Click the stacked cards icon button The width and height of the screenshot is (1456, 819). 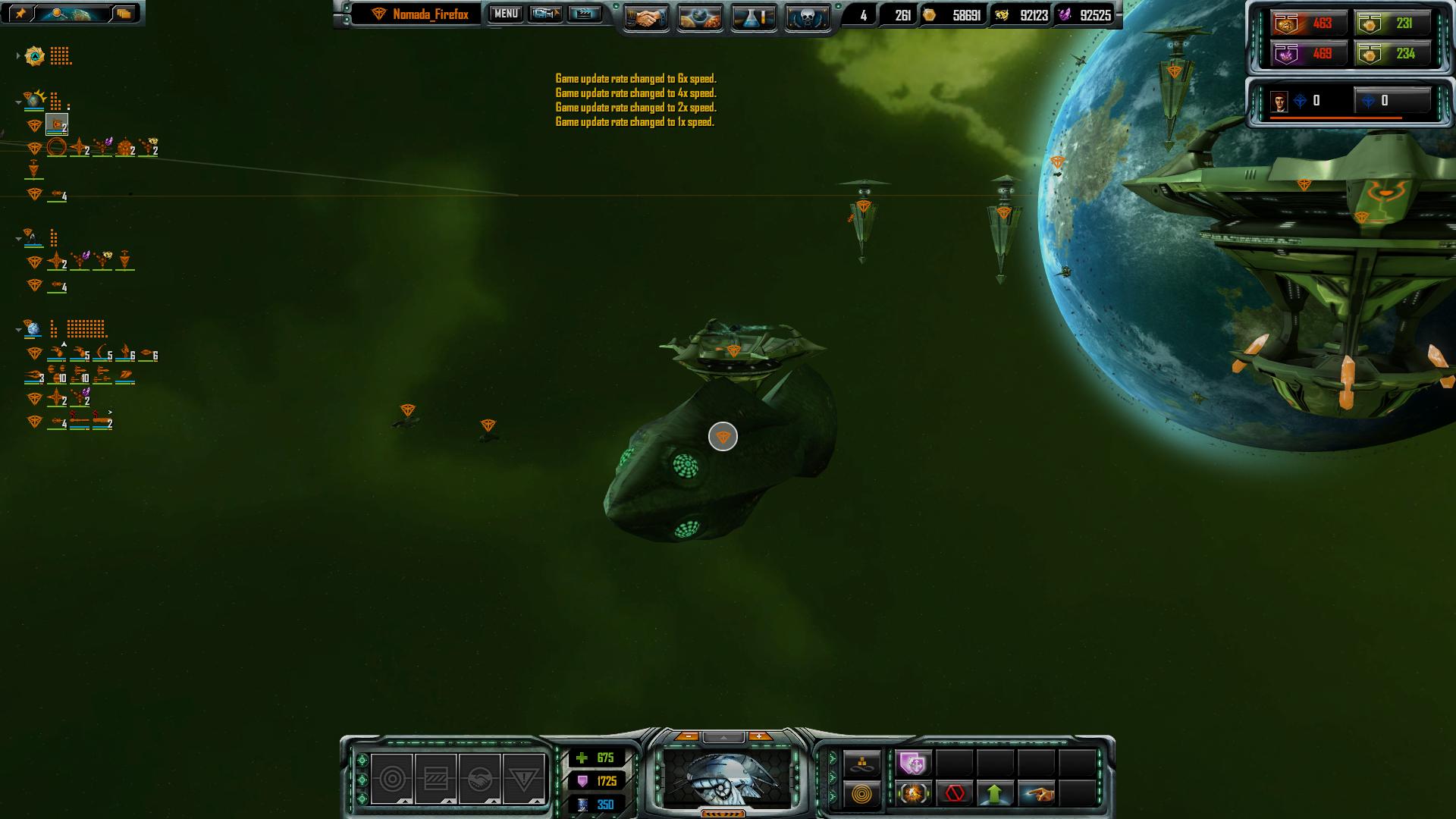pos(124,13)
